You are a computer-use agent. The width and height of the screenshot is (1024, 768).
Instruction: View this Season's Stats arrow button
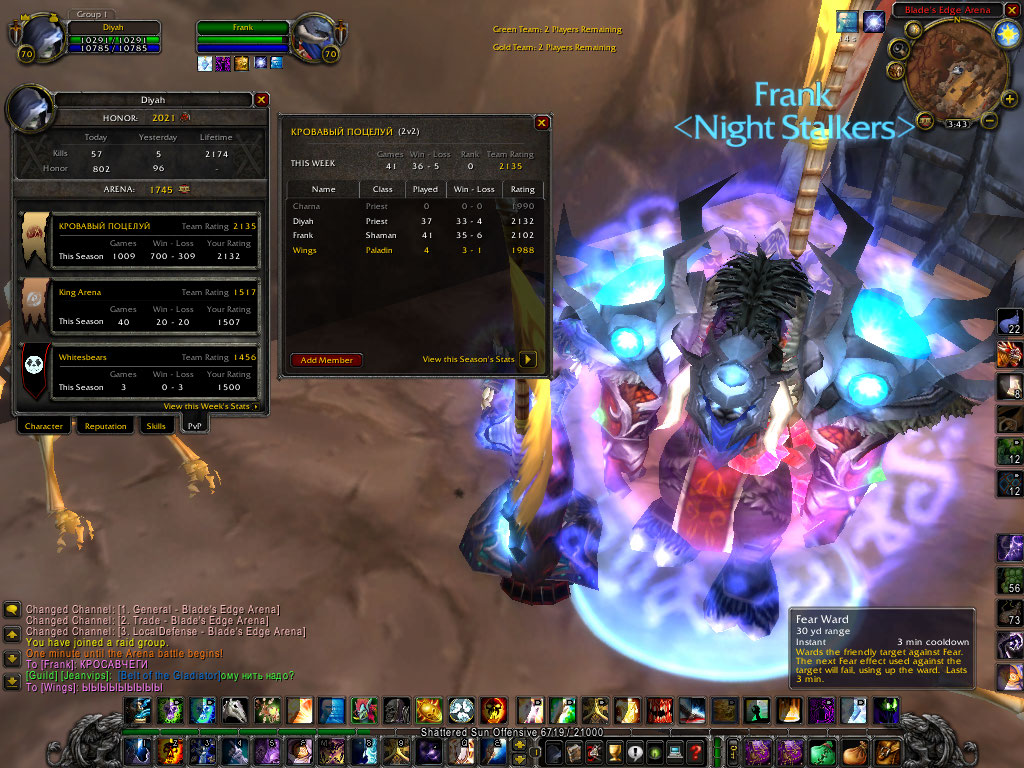[529, 360]
